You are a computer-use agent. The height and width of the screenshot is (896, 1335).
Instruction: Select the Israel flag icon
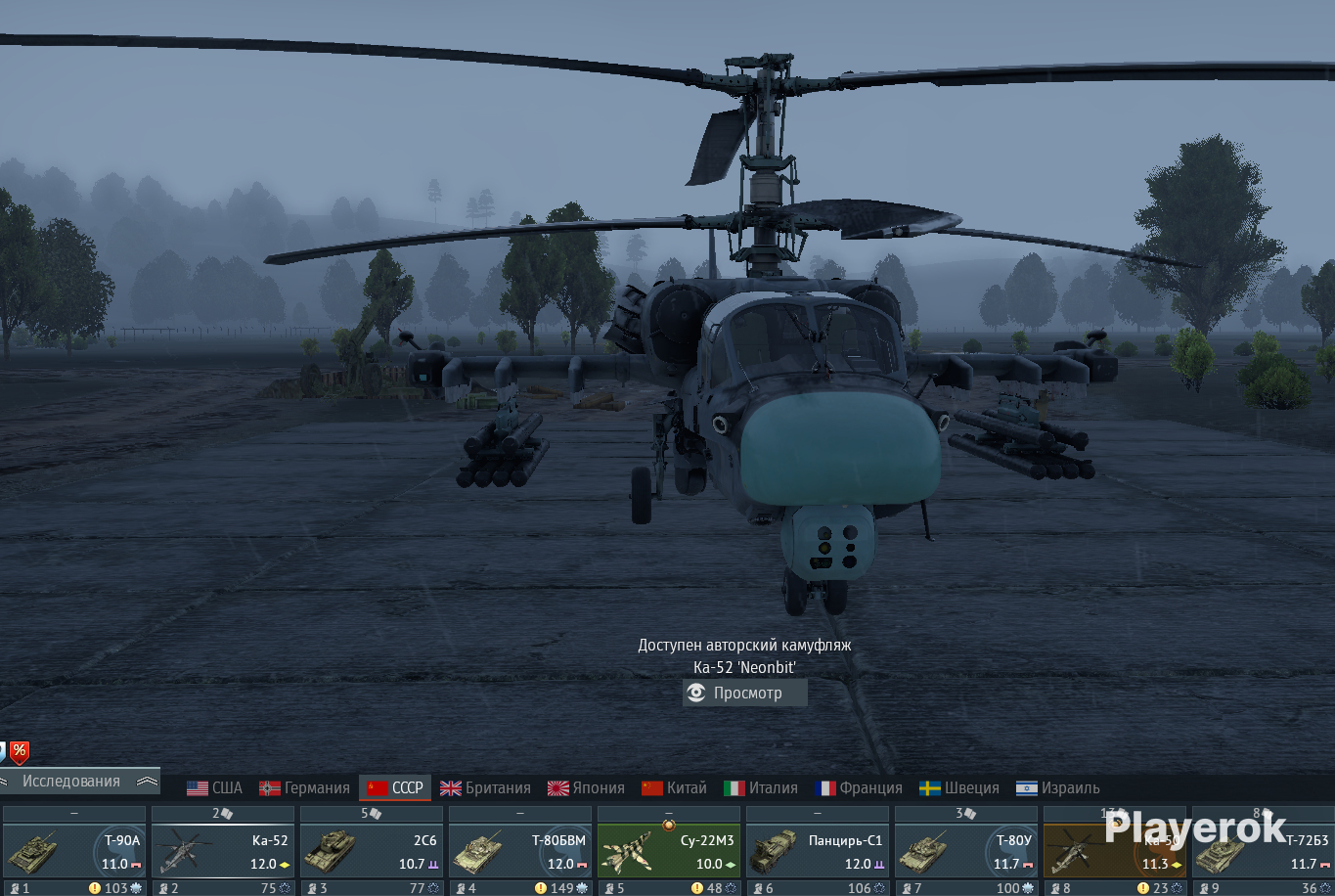[x=1028, y=787]
